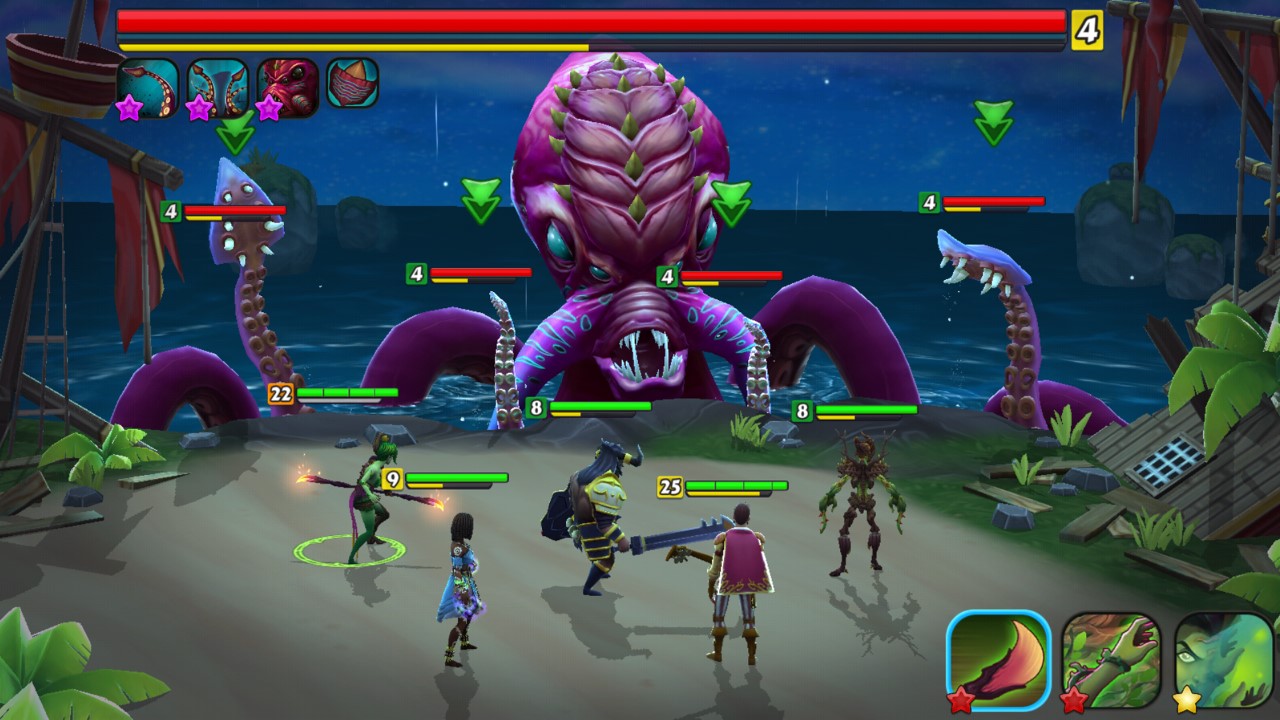Select the green arrow over the blue-tipped spiked tentacle
This screenshot has width=1280, height=720.
236,132
